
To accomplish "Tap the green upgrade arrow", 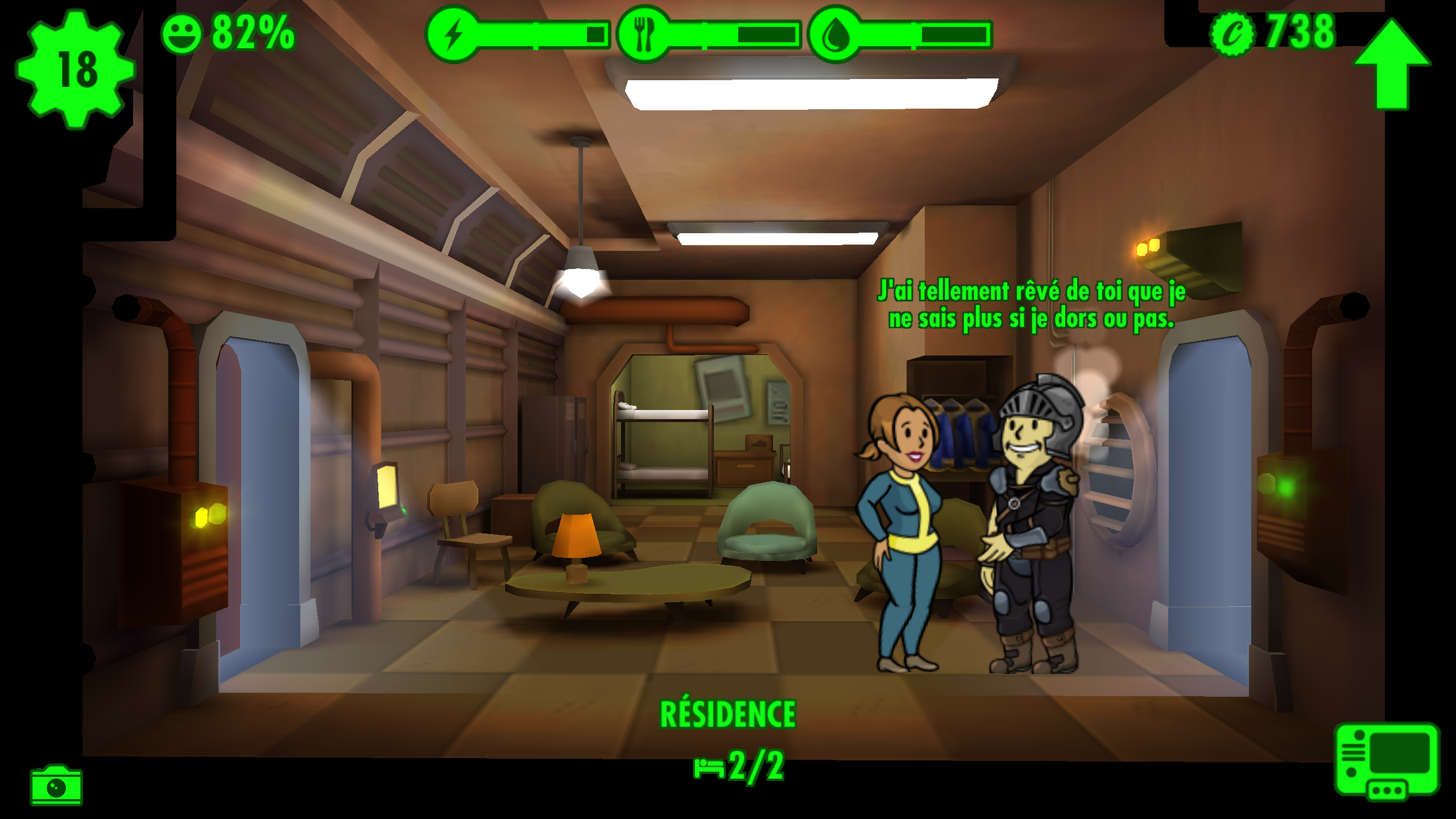I will click(x=1391, y=64).
